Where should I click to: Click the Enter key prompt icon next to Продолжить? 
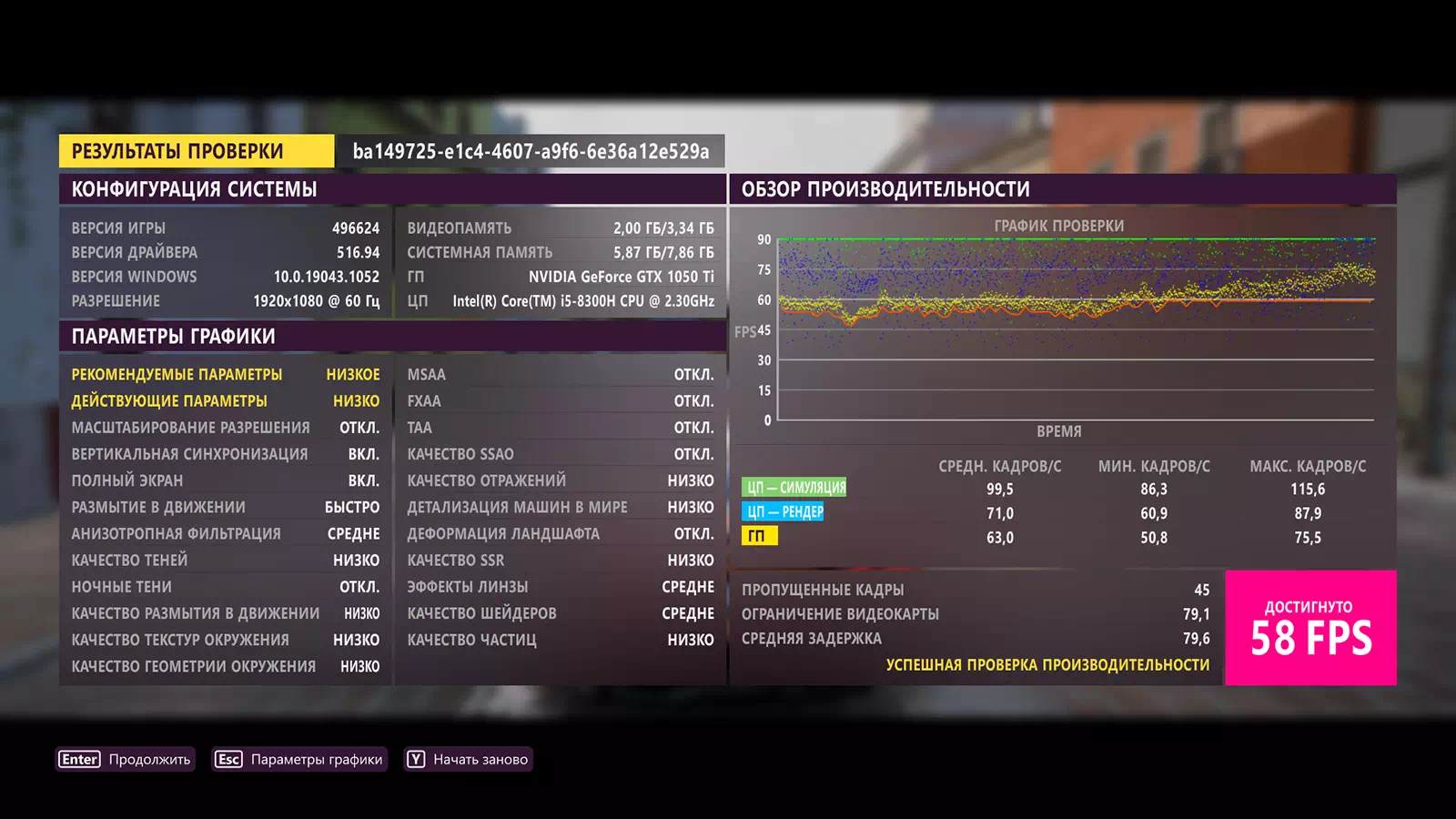(78, 758)
